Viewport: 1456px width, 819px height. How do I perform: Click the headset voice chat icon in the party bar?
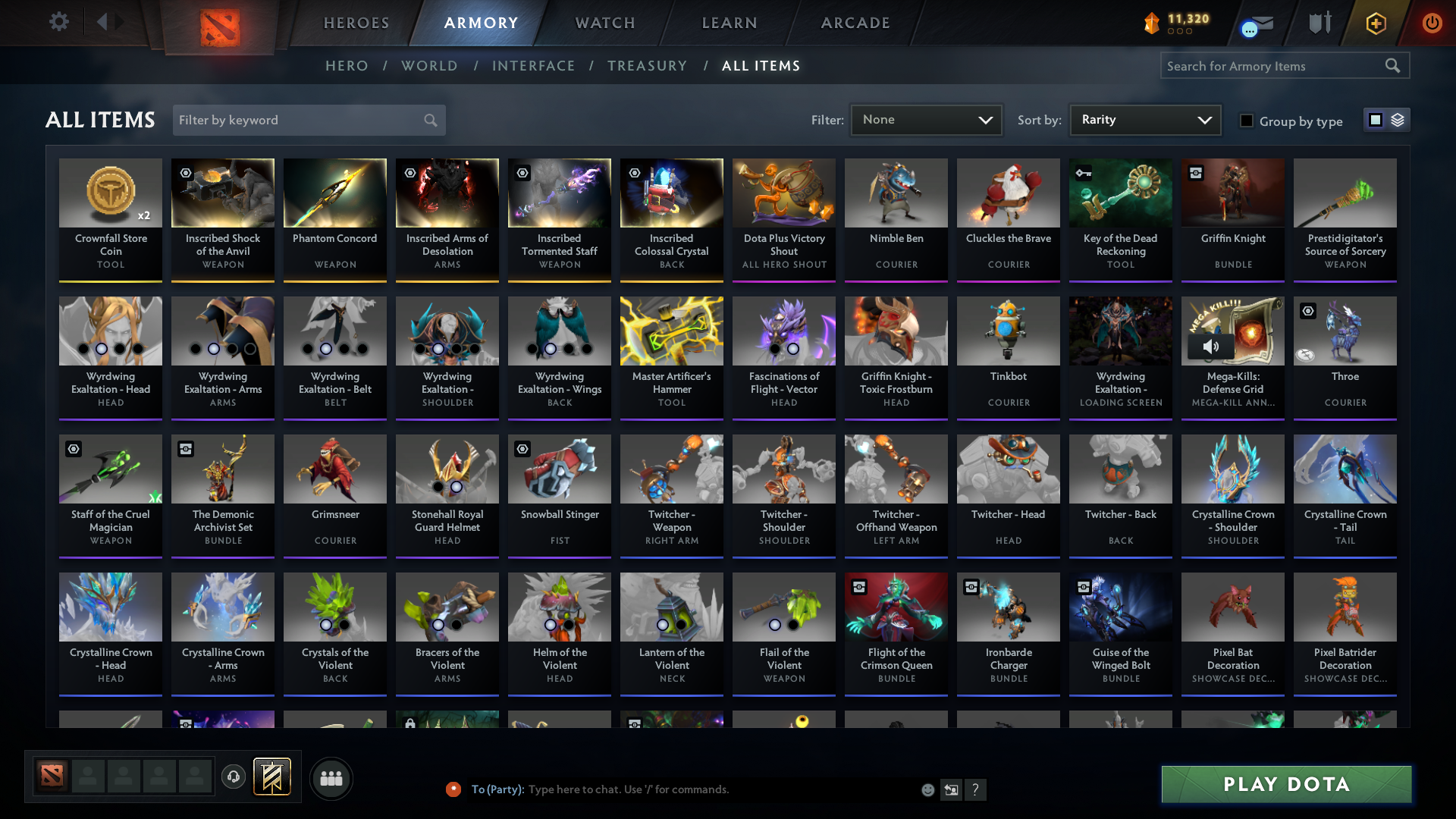click(x=234, y=778)
